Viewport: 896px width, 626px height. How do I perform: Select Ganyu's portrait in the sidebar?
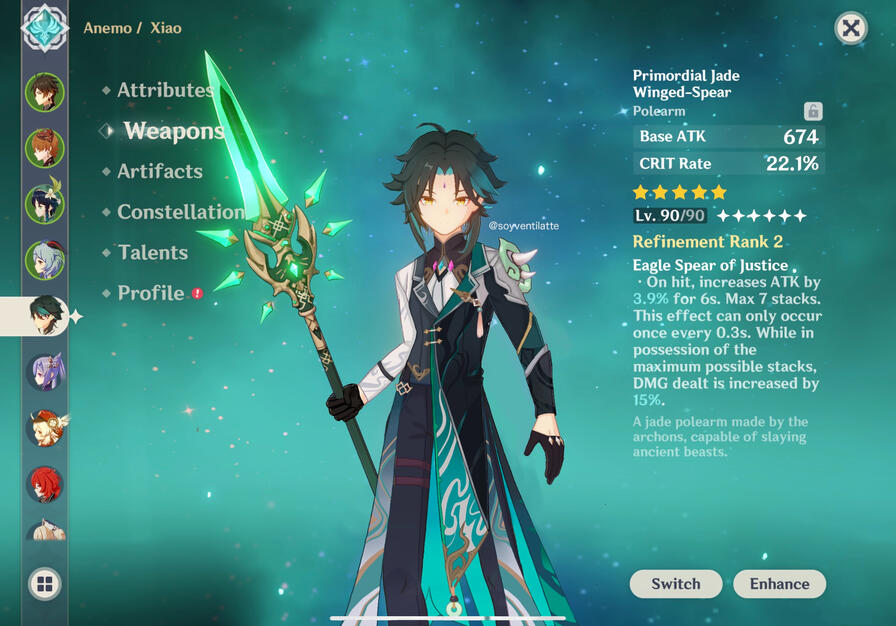click(x=45, y=260)
